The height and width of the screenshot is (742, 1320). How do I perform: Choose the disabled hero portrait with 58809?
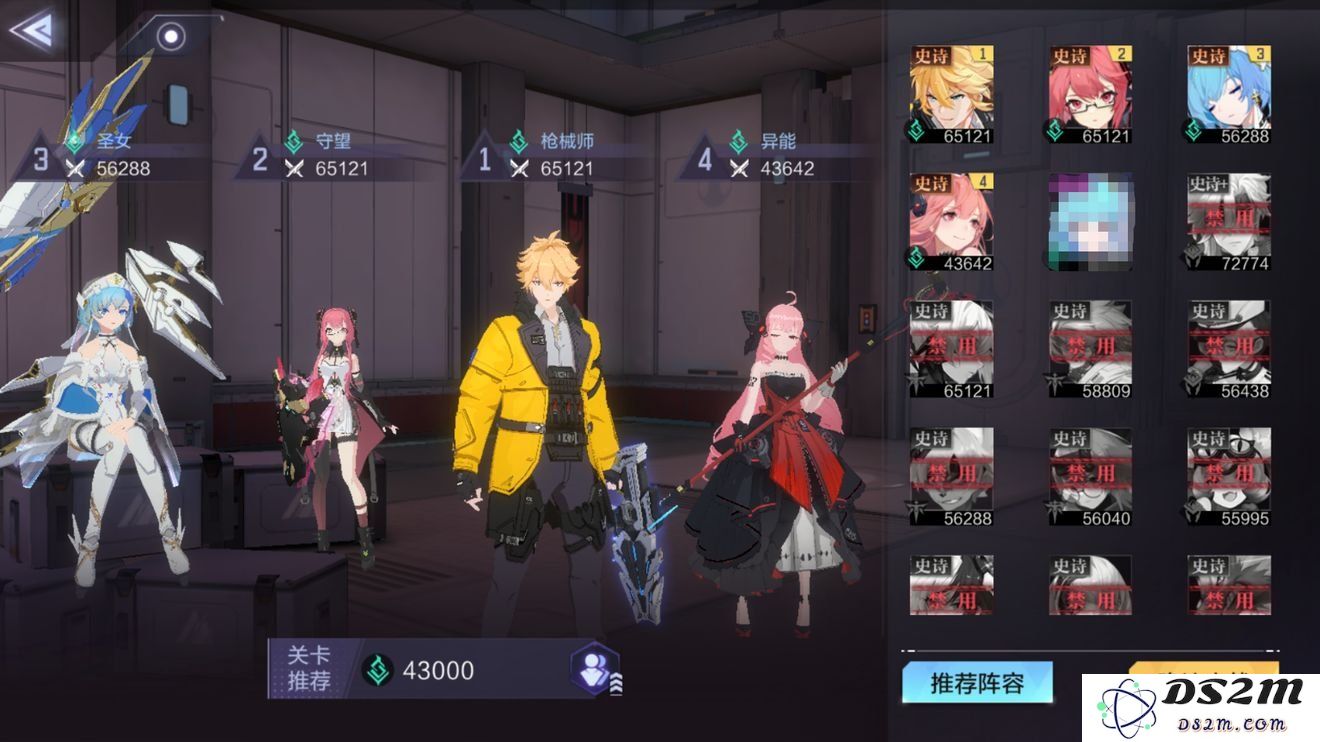click(x=1090, y=350)
